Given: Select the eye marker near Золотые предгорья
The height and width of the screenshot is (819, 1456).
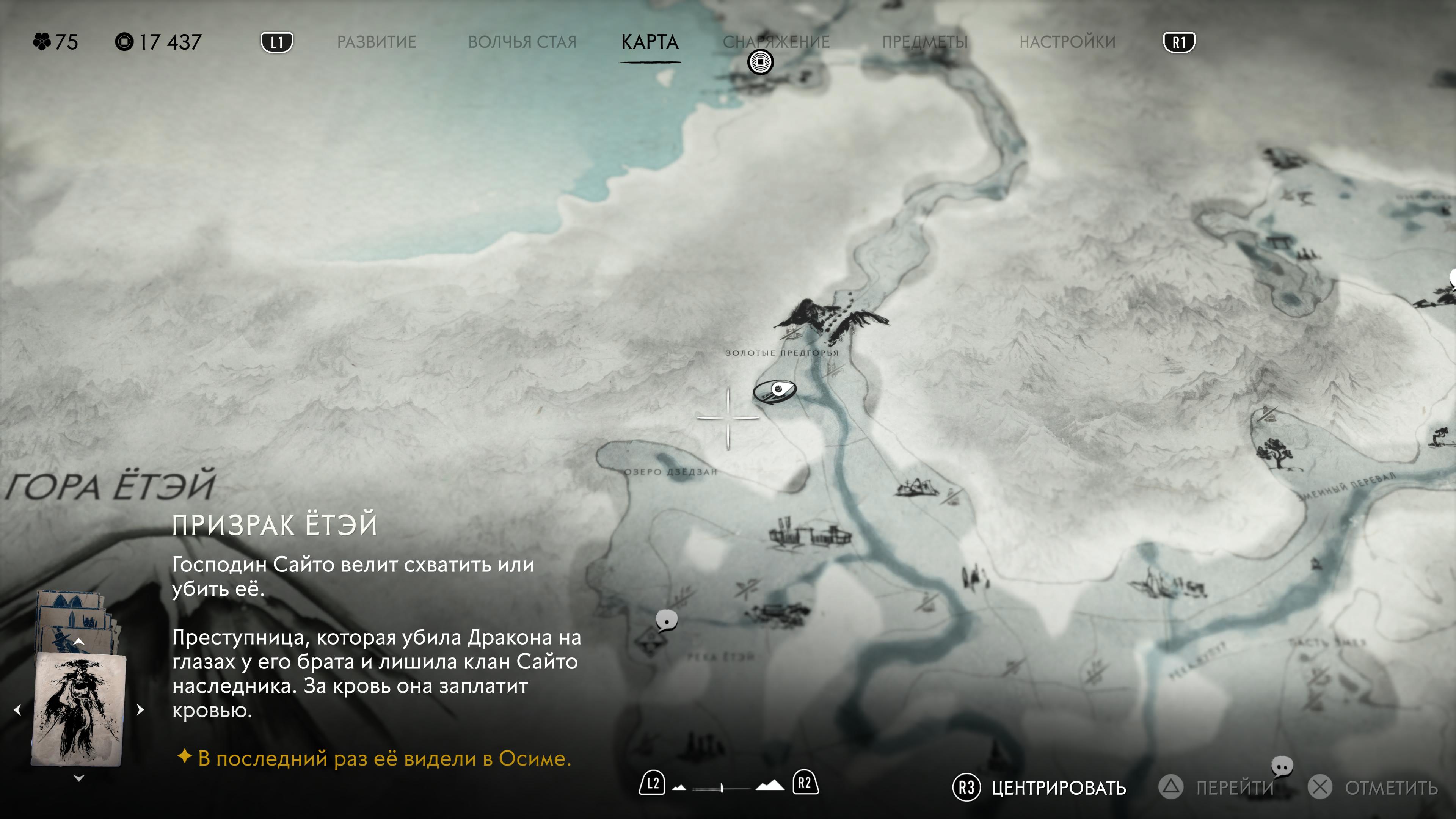Looking at the screenshot, I should pos(775,391).
